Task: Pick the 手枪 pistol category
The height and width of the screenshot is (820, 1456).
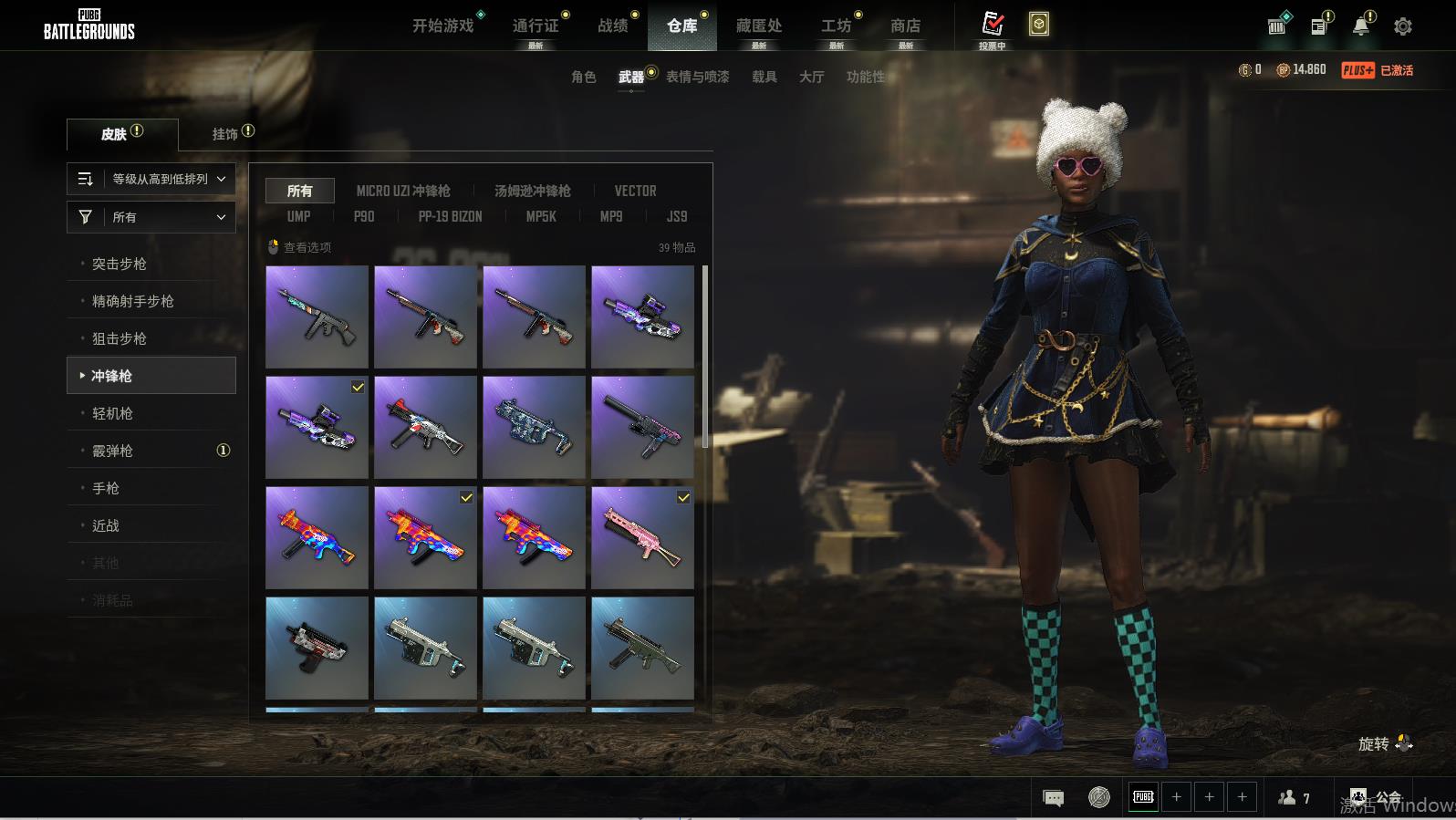Action: tap(106, 488)
